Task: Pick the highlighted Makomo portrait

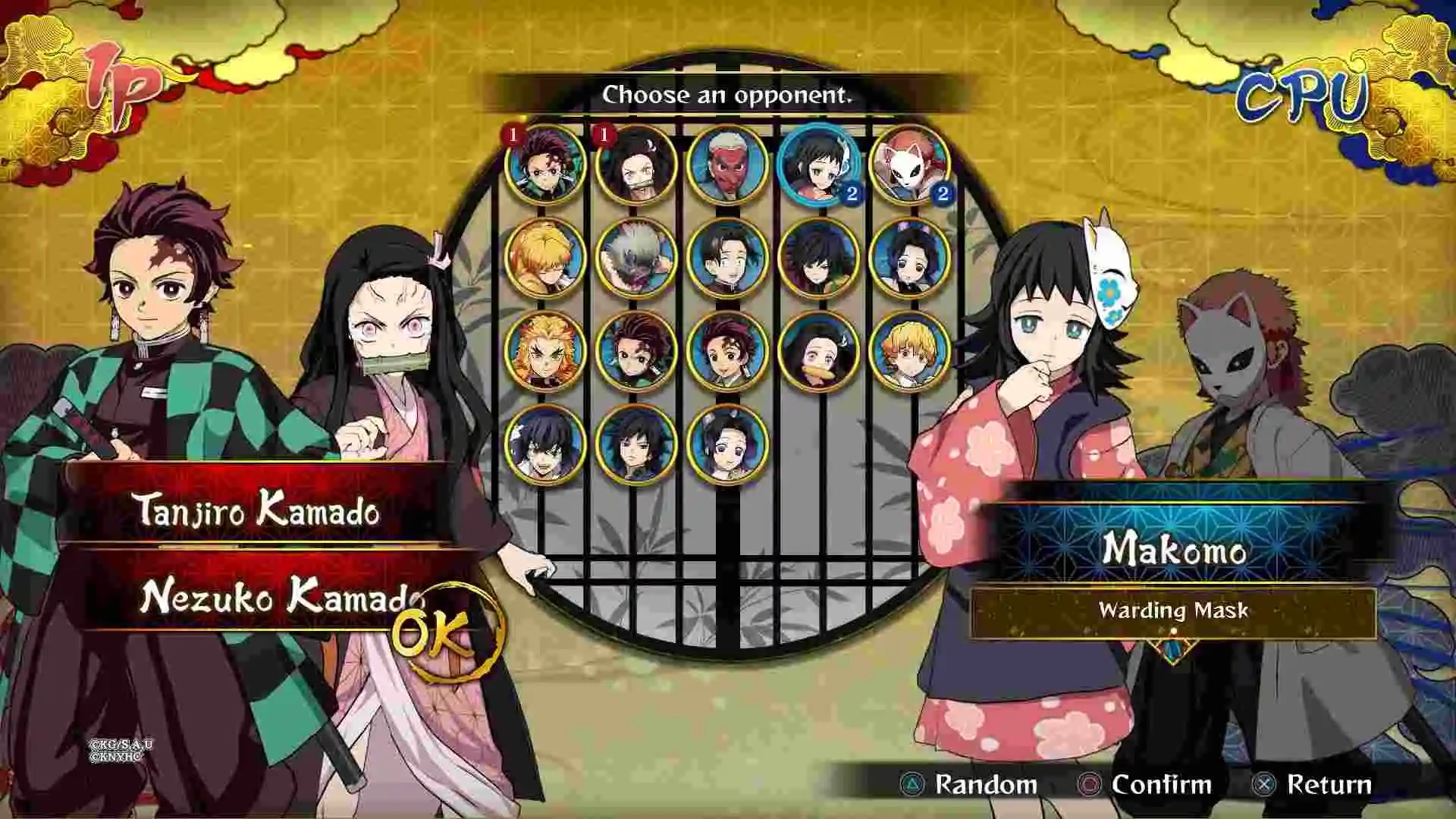Action: click(x=818, y=165)
